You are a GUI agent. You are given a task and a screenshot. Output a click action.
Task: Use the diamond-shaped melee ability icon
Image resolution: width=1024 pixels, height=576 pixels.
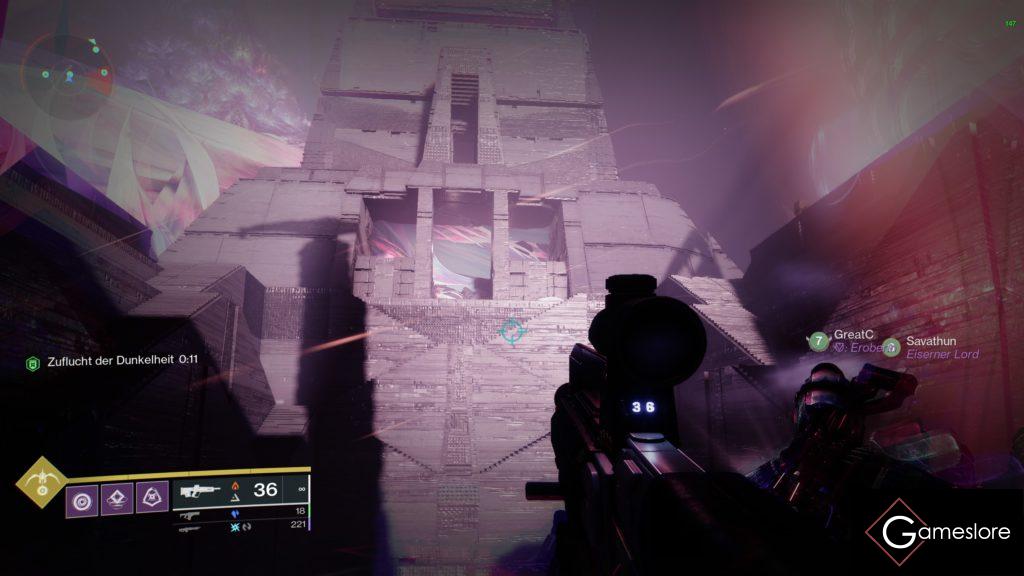pyautogui.click(x=117, y=497)
